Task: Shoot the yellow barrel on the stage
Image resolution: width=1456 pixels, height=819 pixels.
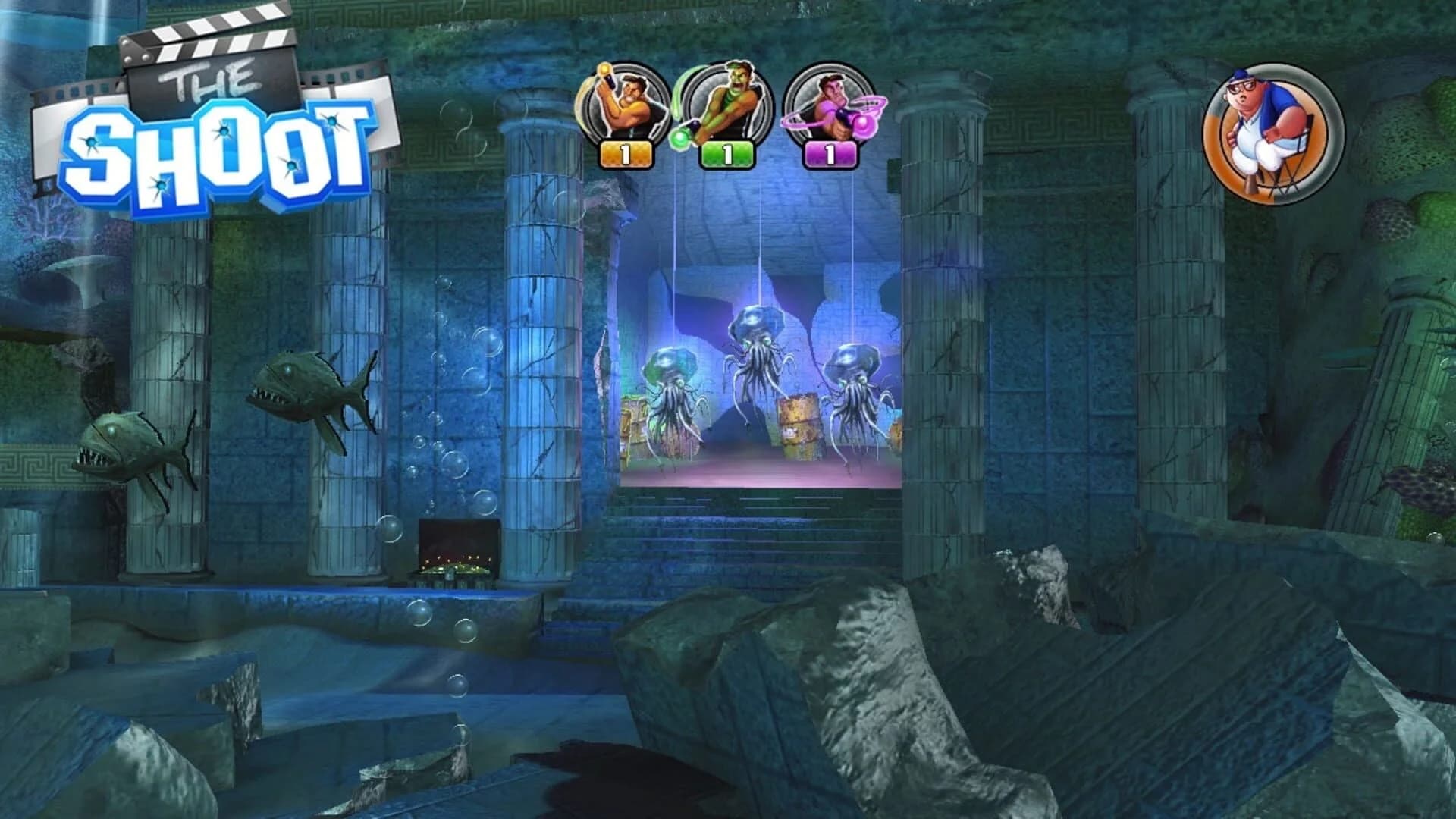Action: coord(800,425)
